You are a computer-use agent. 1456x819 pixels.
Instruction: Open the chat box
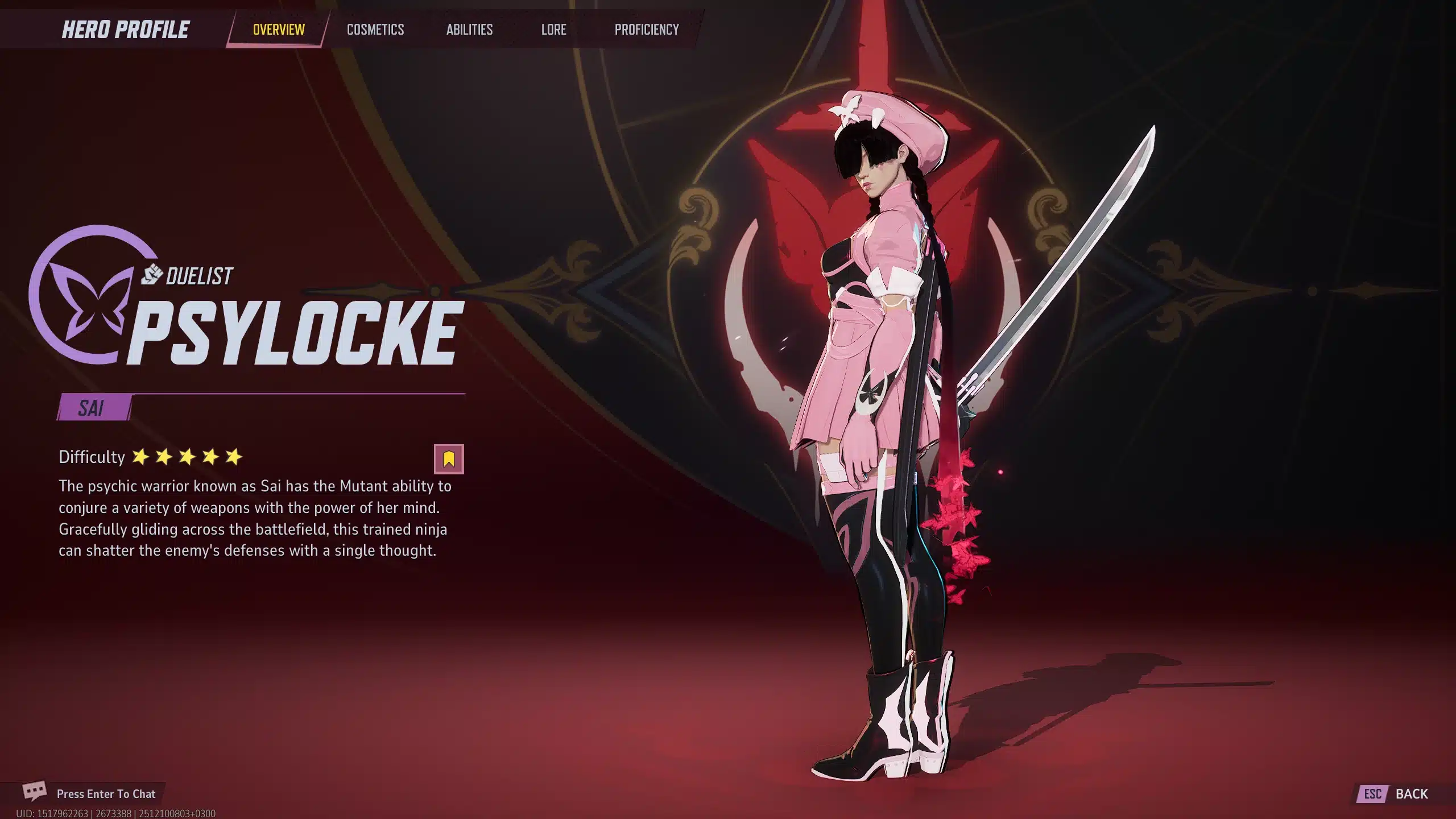point(91,793)
